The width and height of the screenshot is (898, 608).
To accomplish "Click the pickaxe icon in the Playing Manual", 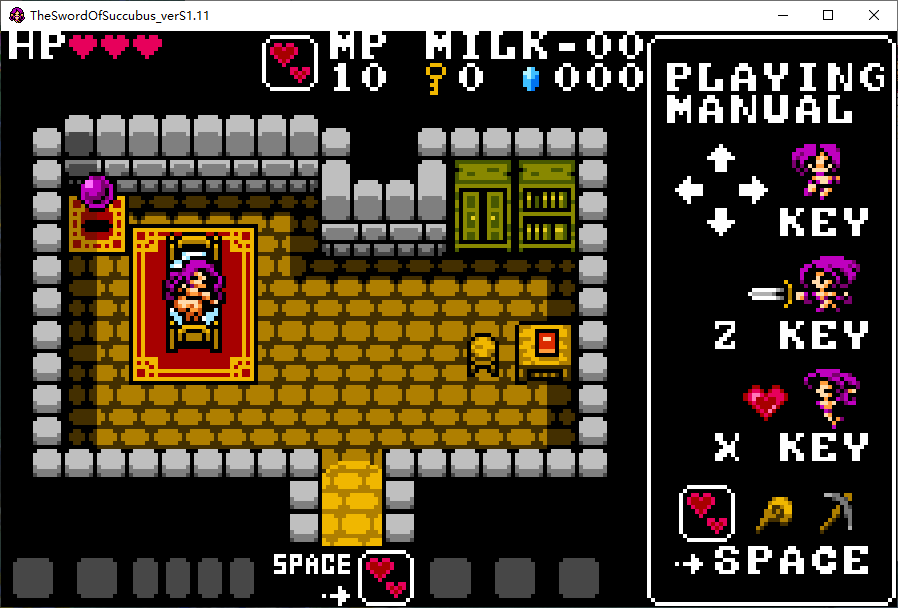I will click(x=836, y=512).
